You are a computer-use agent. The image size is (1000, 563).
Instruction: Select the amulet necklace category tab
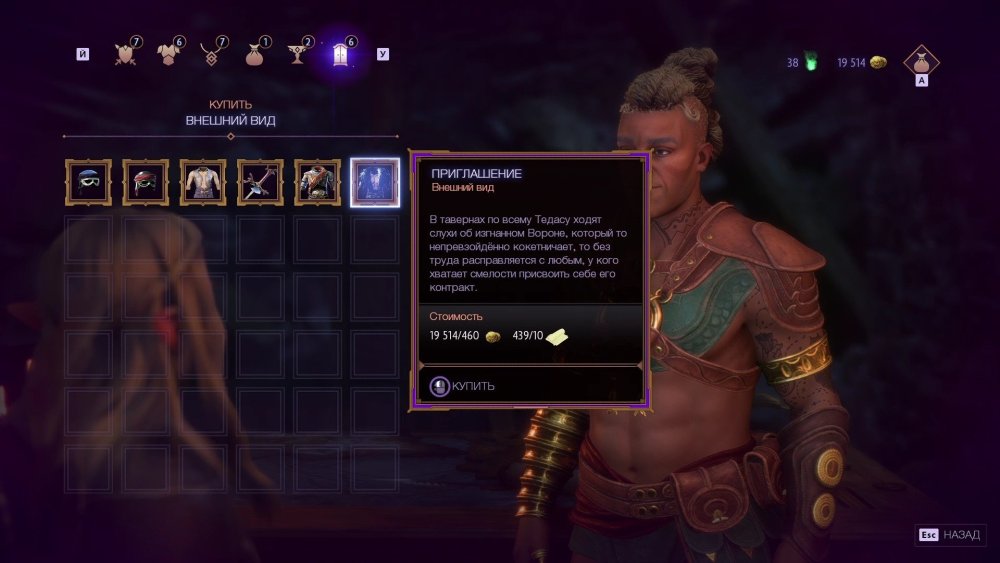tap(210, 54)
